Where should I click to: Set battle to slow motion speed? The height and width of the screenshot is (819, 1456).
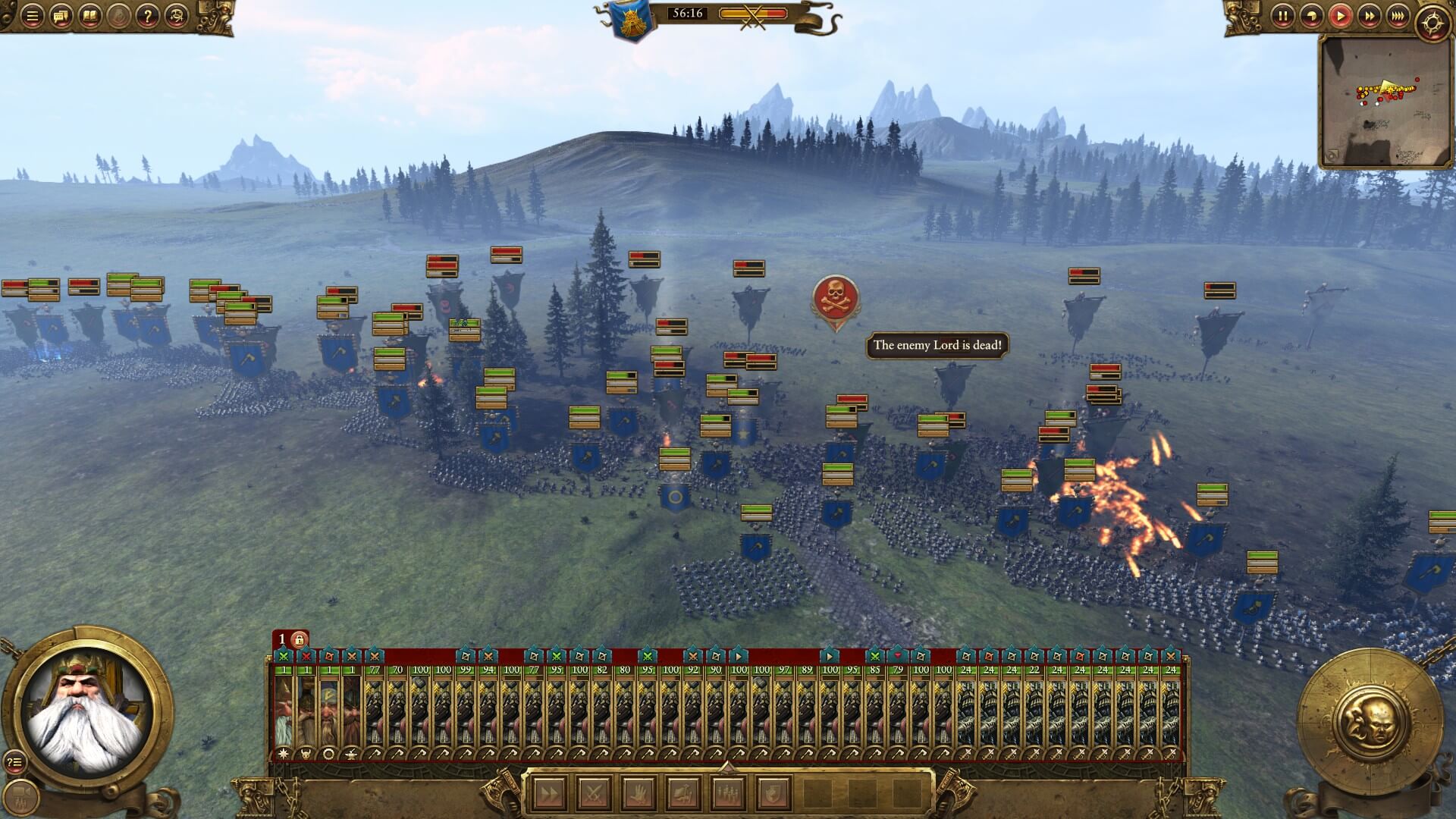(x=1311, y=16)
